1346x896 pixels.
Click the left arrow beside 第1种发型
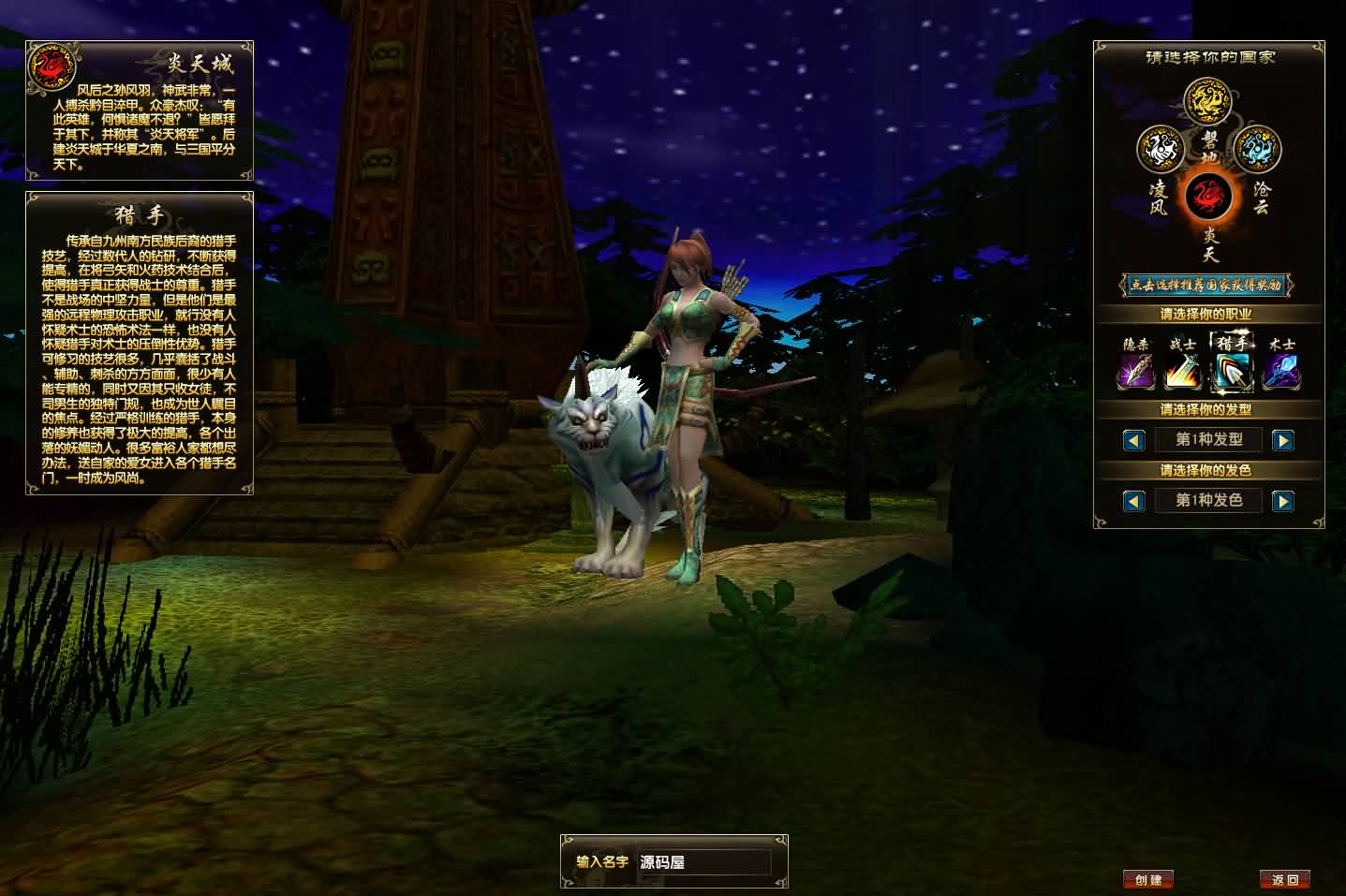(x=1134, y=440)
